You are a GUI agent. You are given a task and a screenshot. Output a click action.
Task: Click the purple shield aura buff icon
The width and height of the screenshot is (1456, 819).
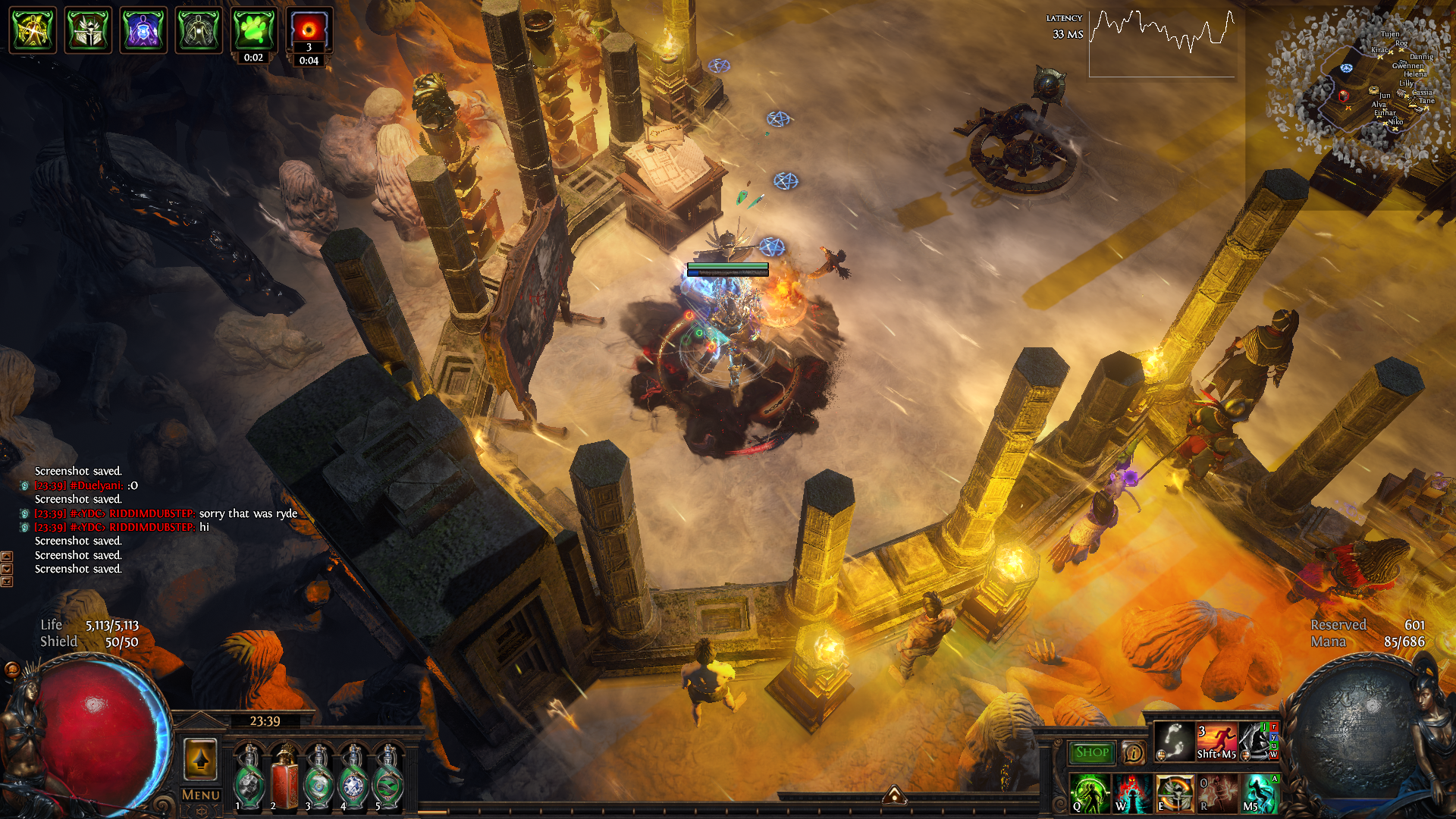tap(143, 30)
